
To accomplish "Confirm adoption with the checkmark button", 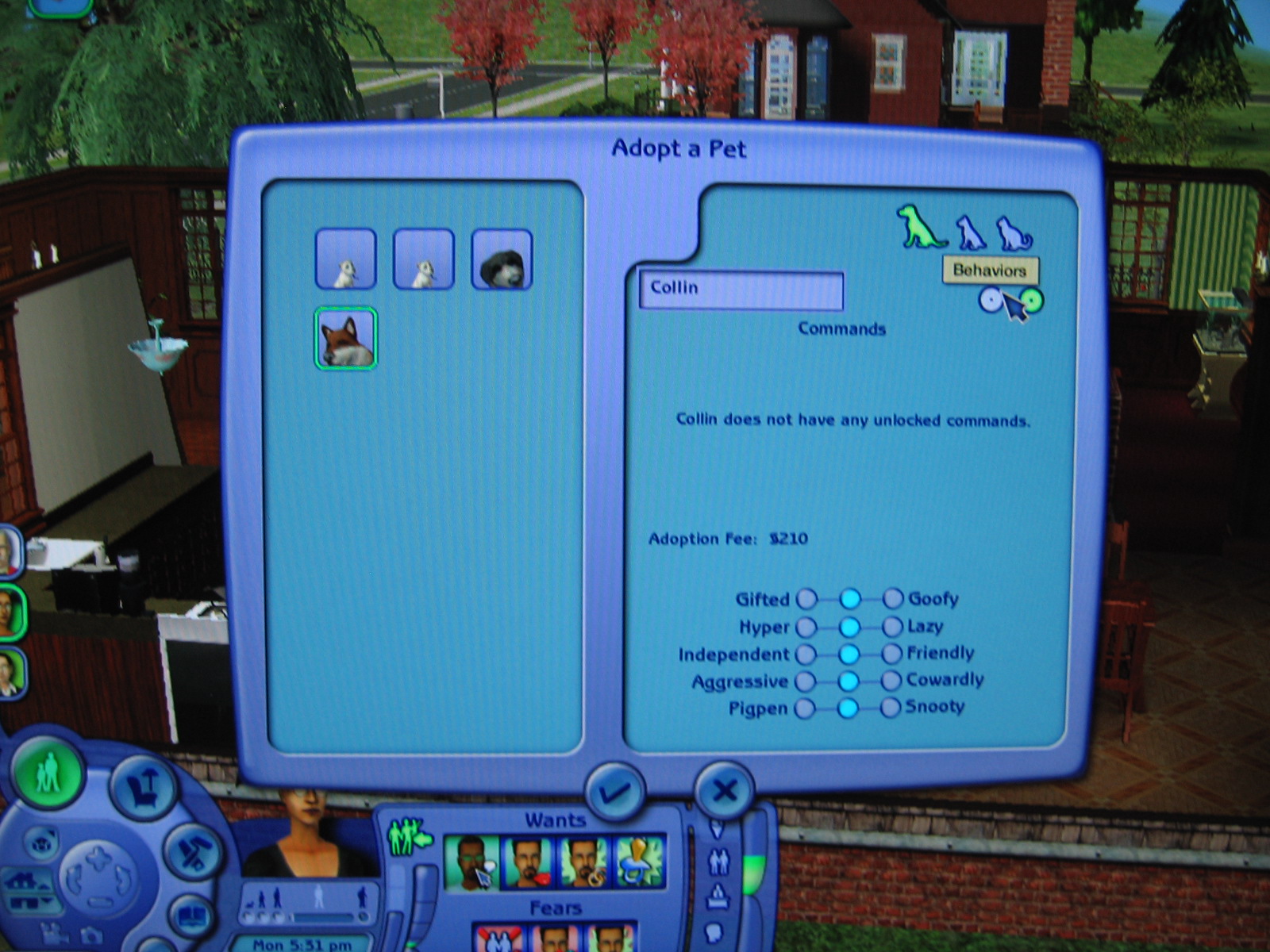I will [614, 791].
